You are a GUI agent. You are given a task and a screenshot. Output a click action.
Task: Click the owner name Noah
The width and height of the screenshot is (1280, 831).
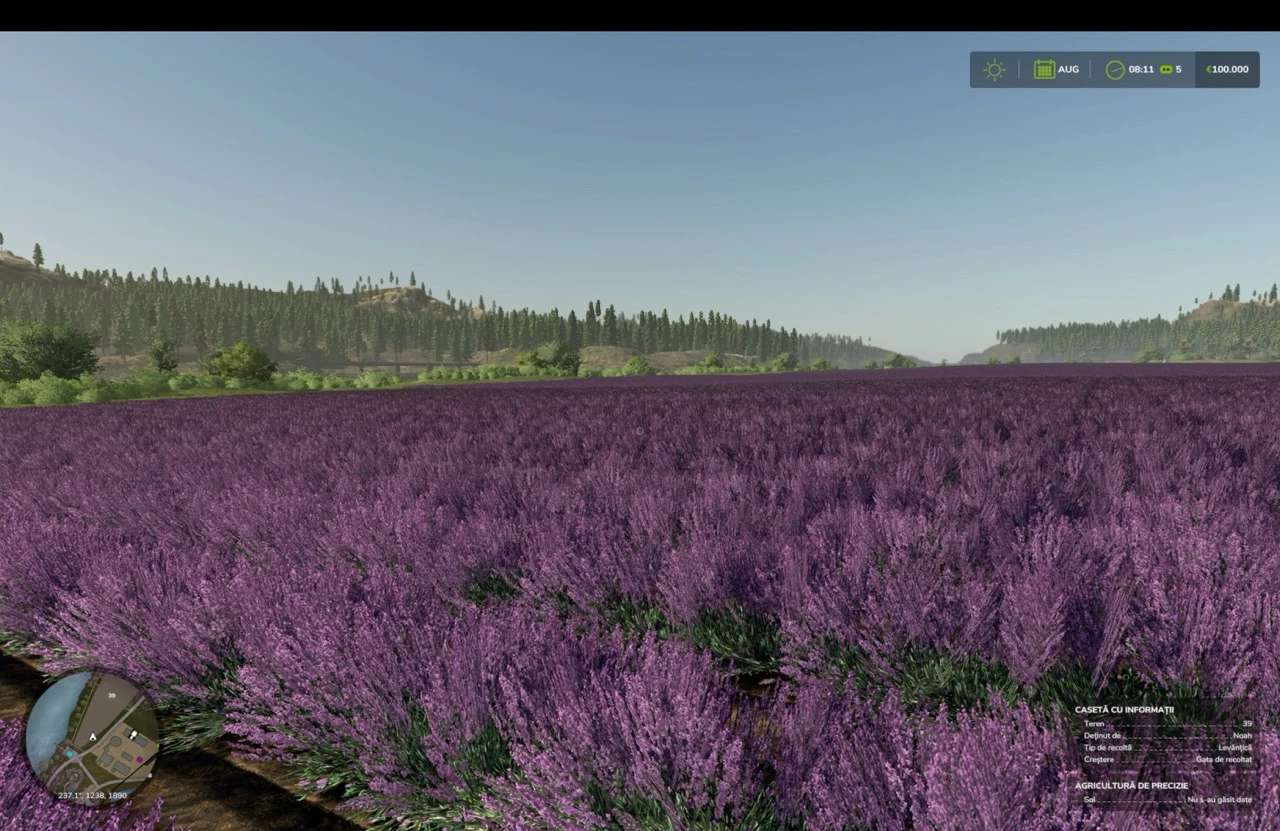1243,736
